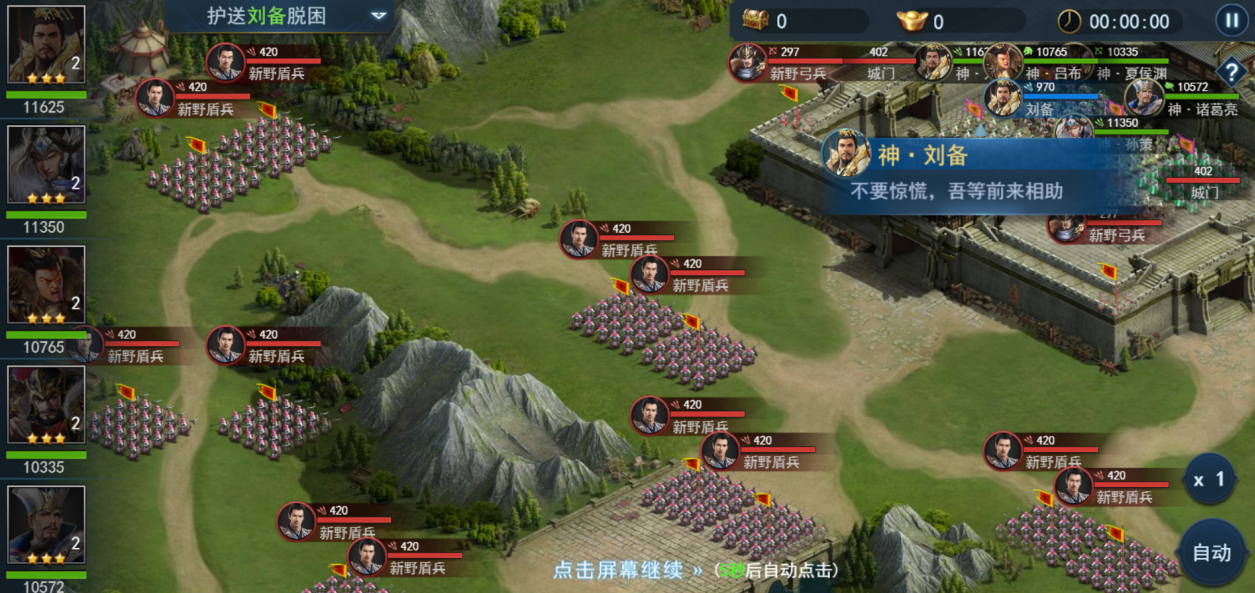
Task: Select the hero portrait with 11625 troops
Action: [46, 46]
